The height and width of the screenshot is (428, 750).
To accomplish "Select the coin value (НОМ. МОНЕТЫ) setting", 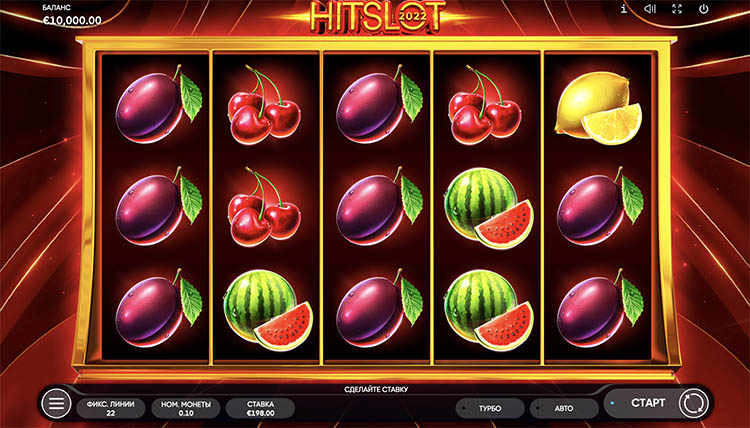I will pyautogui.click(x=186, y=407).
